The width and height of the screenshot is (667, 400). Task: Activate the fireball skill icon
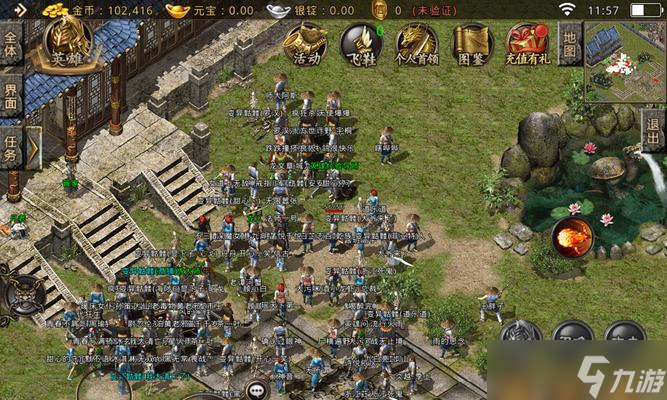point(571,236)
